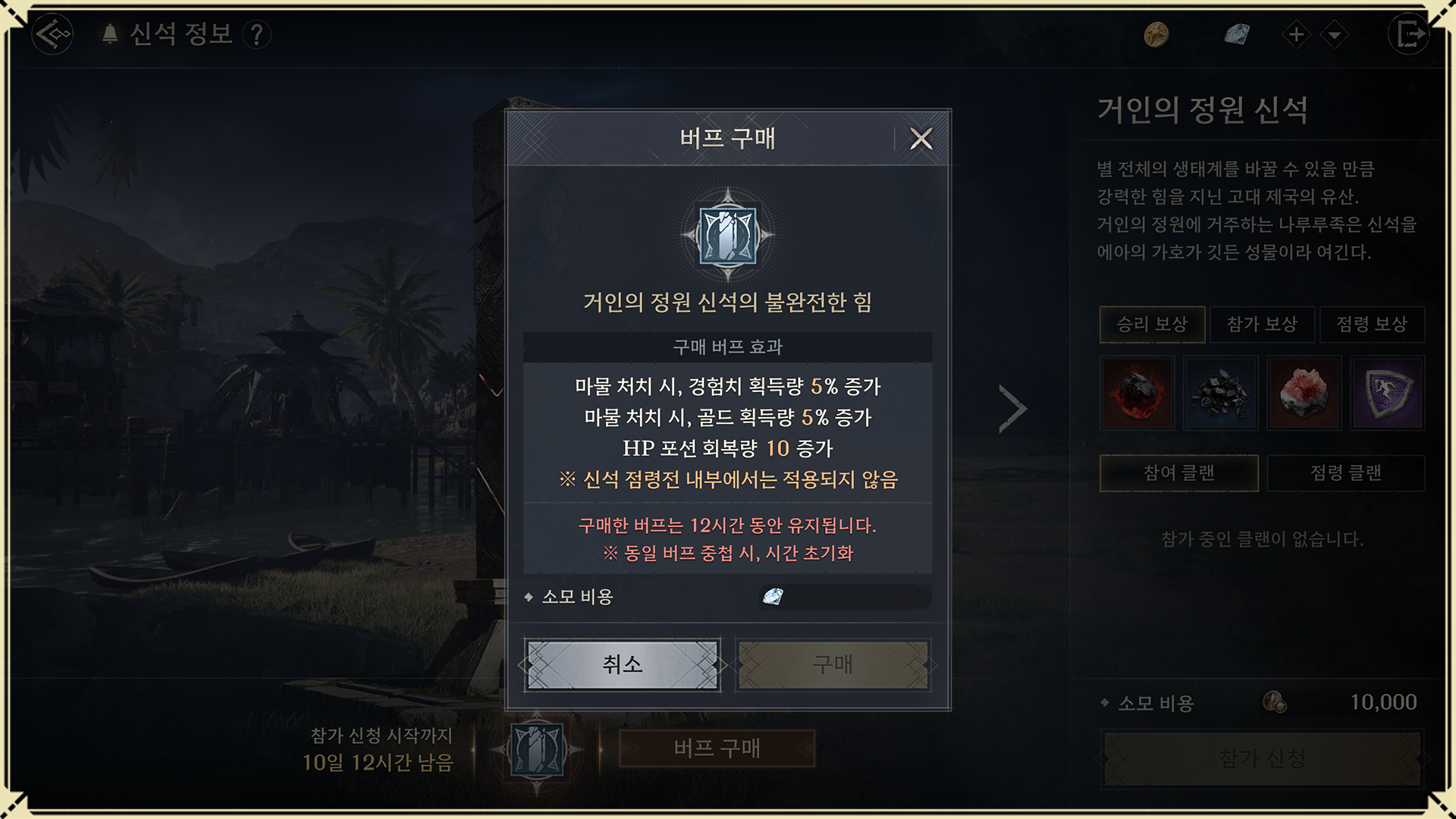Inspect the dark red stone reward
1456x819 pixels.
[x=1137, y=393]
